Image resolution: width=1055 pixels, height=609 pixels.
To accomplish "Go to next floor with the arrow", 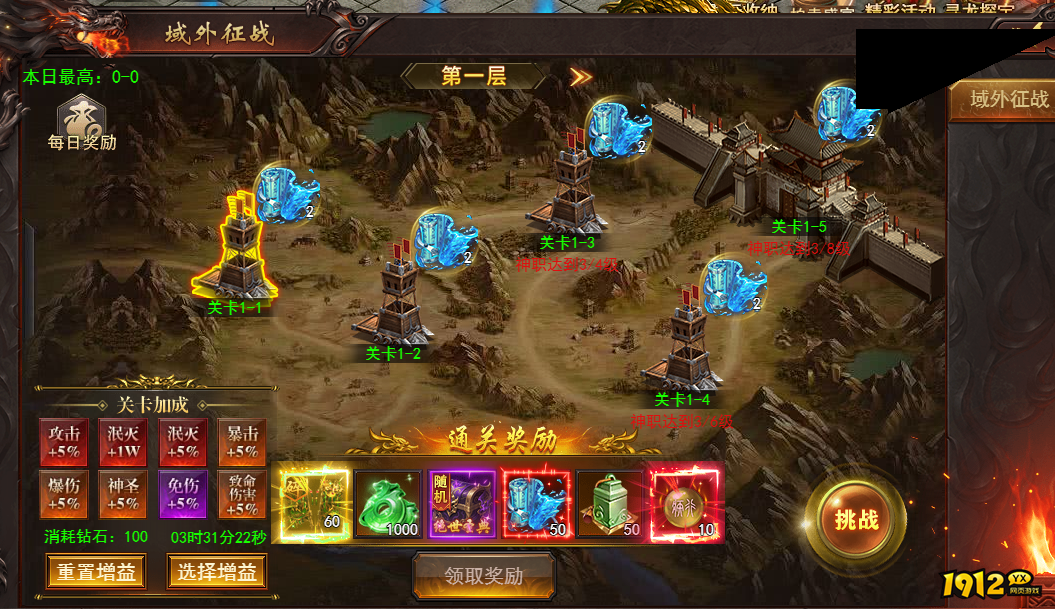I will click(581, 77).
